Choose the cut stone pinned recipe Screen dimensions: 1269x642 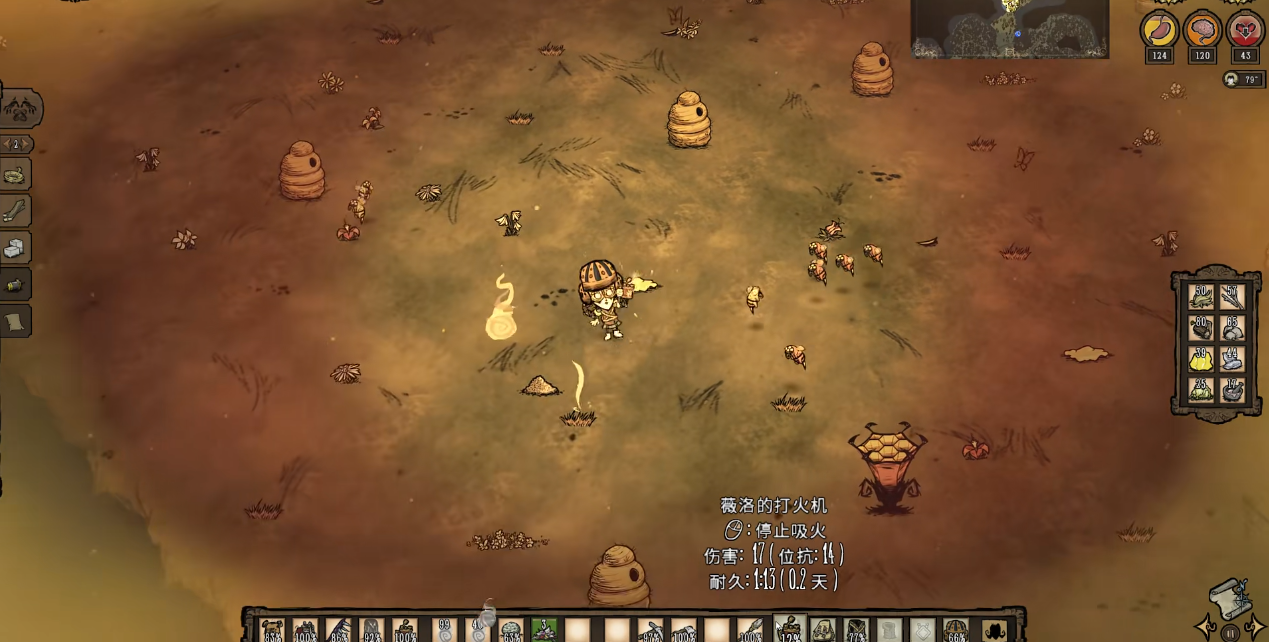pyautogui.click(x=15, y=248)
